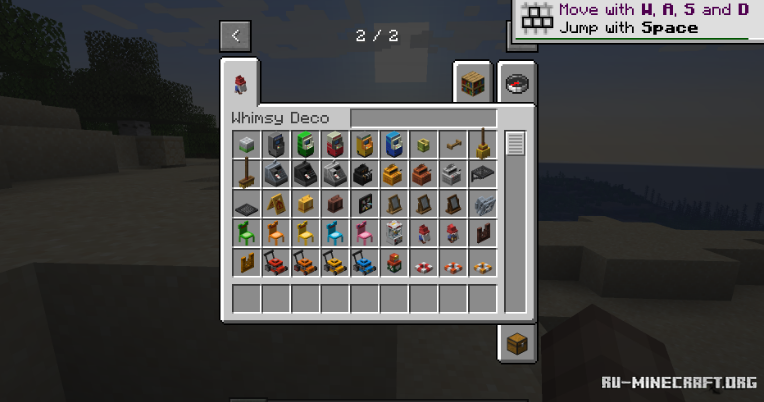Select the bone item

coord(453,145)
